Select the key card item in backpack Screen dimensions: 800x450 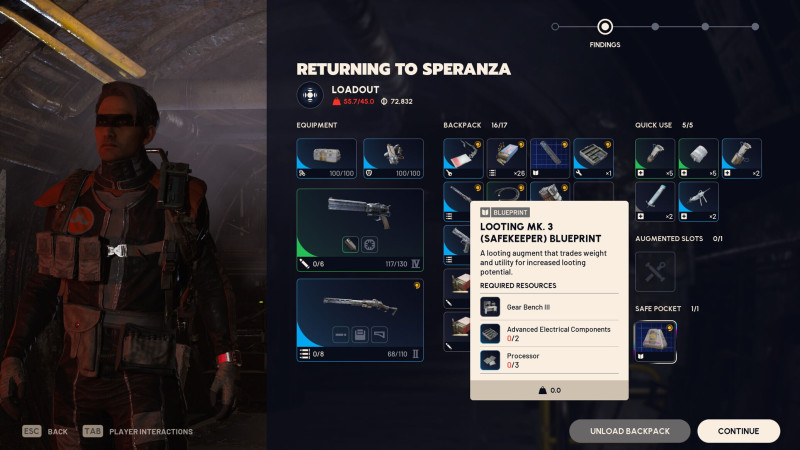coord(464,159)
